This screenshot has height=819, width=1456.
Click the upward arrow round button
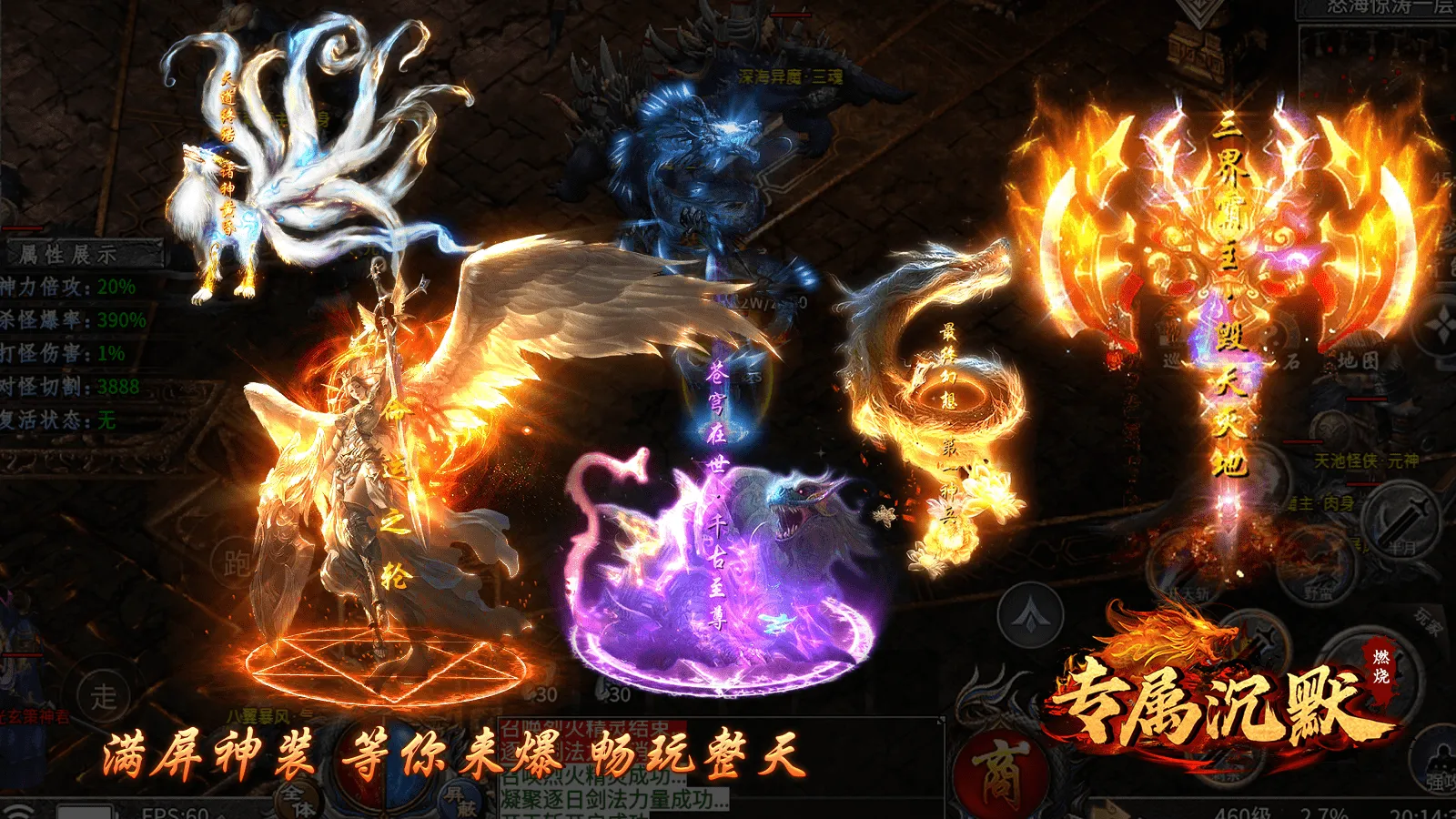[1030, 616]
